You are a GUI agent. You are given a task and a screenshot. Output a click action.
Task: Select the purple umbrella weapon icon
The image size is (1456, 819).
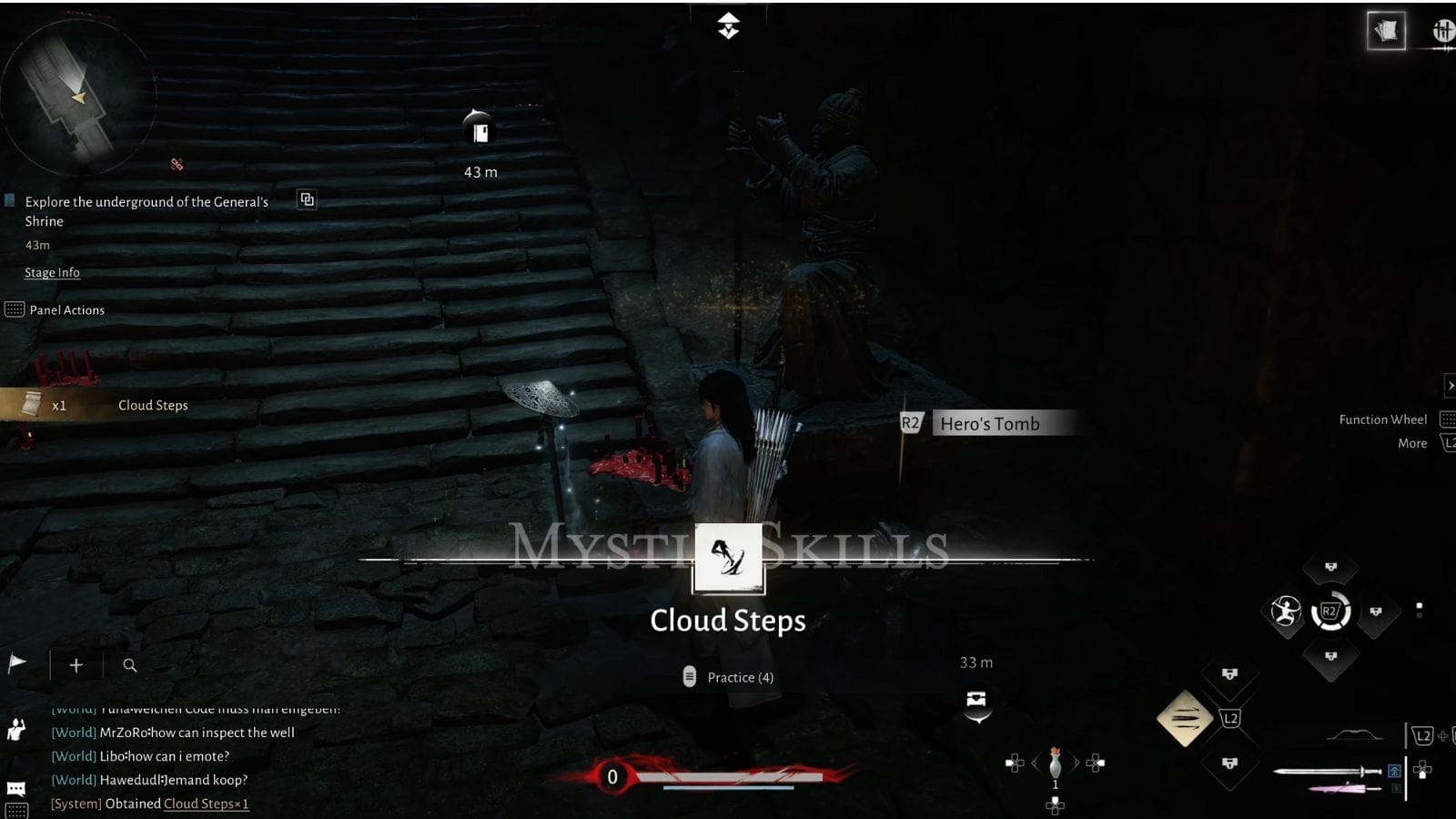[1338, 788]
